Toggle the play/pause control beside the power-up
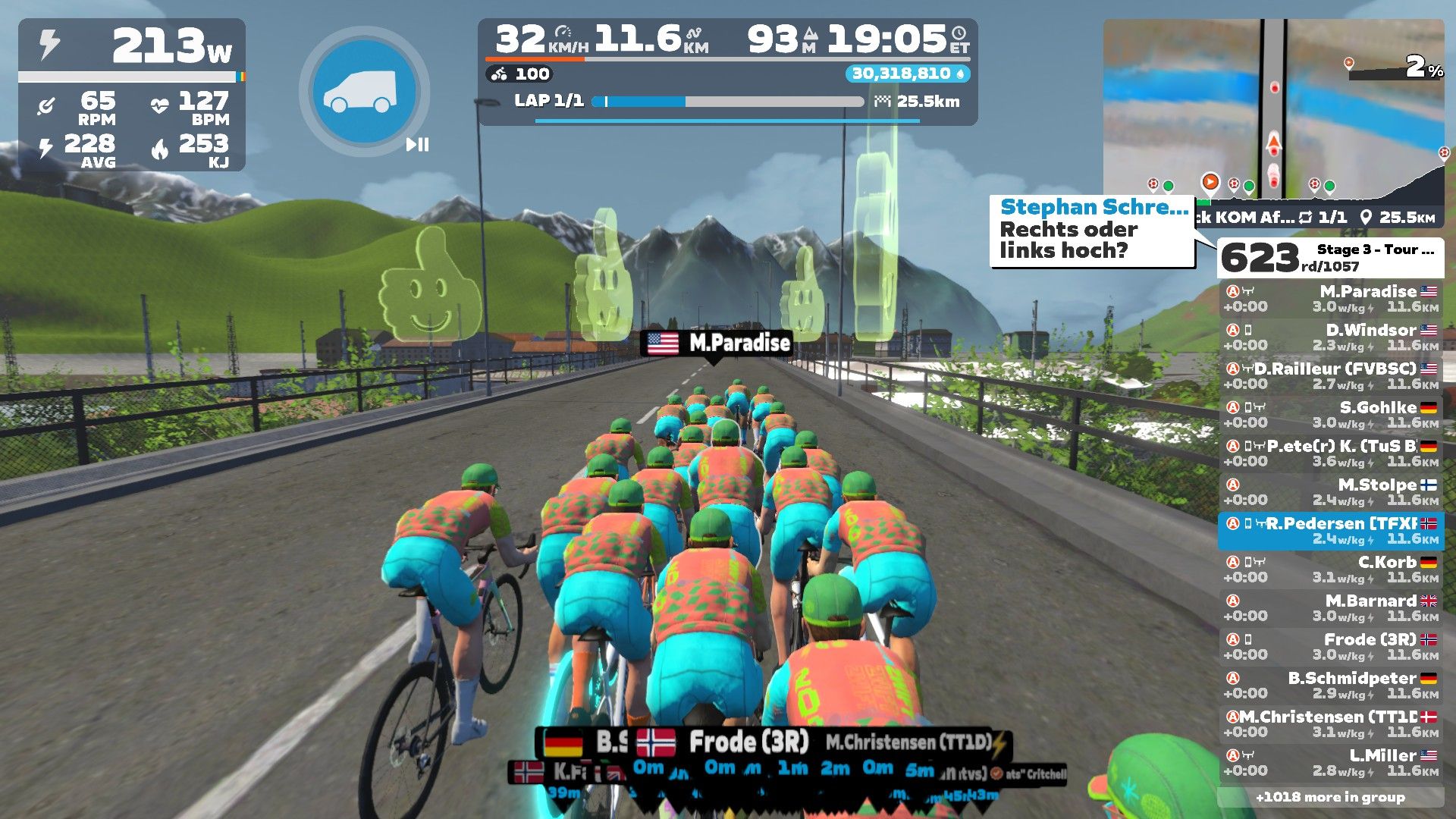Screen dimensions: 1456x819 pos(417,144)
